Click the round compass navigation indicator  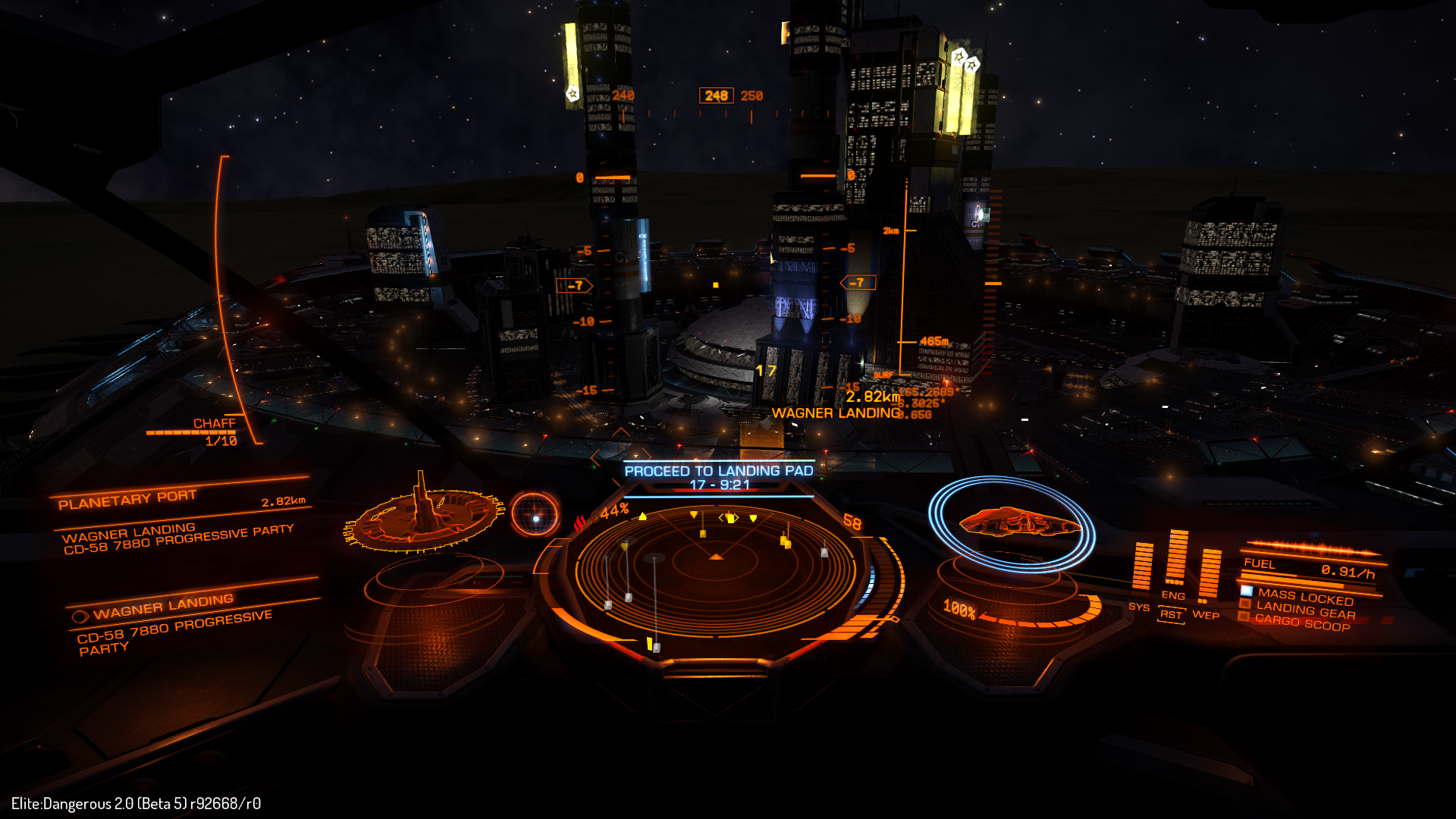coord(535,515)
